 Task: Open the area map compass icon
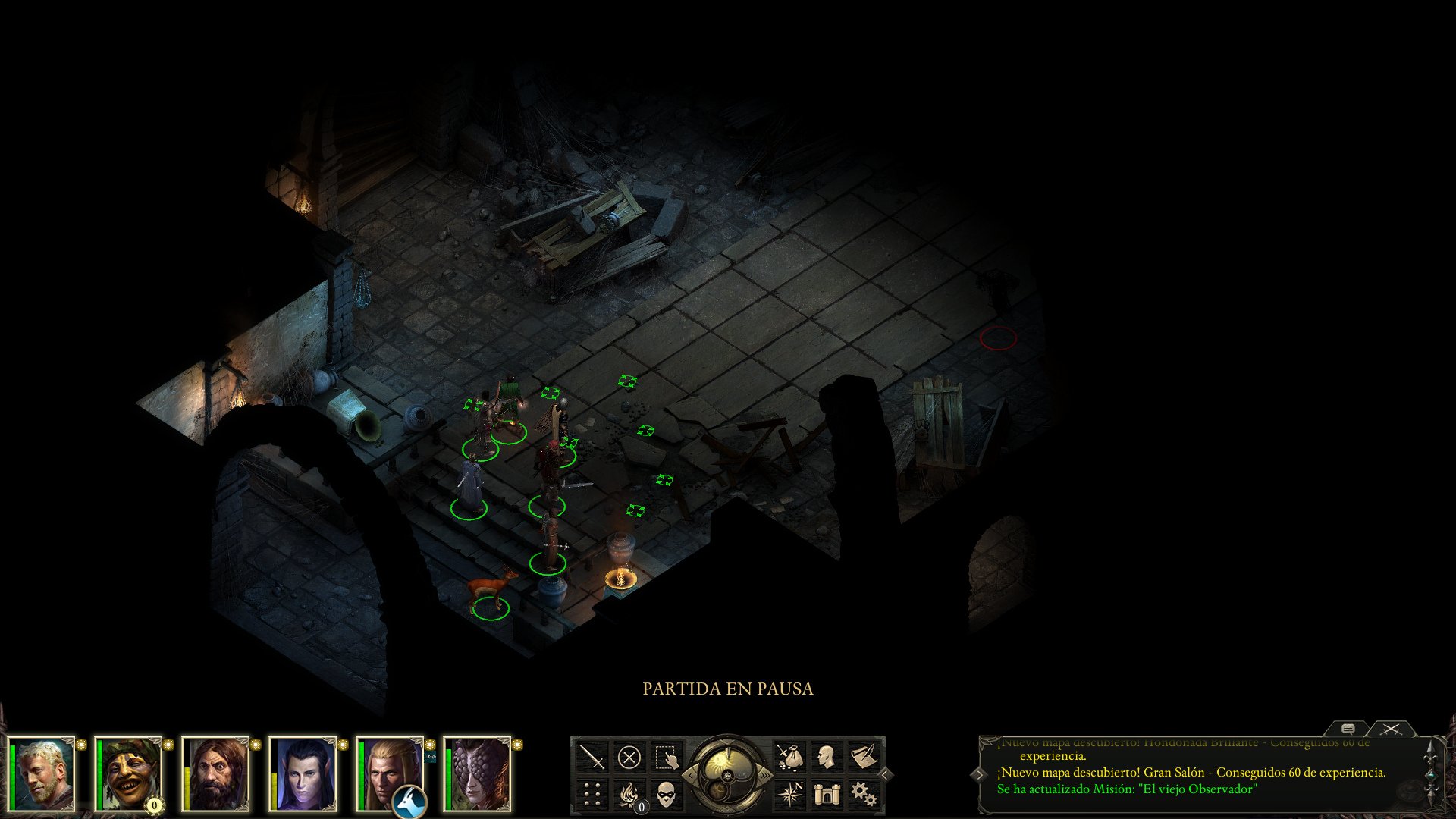(791, 793)
